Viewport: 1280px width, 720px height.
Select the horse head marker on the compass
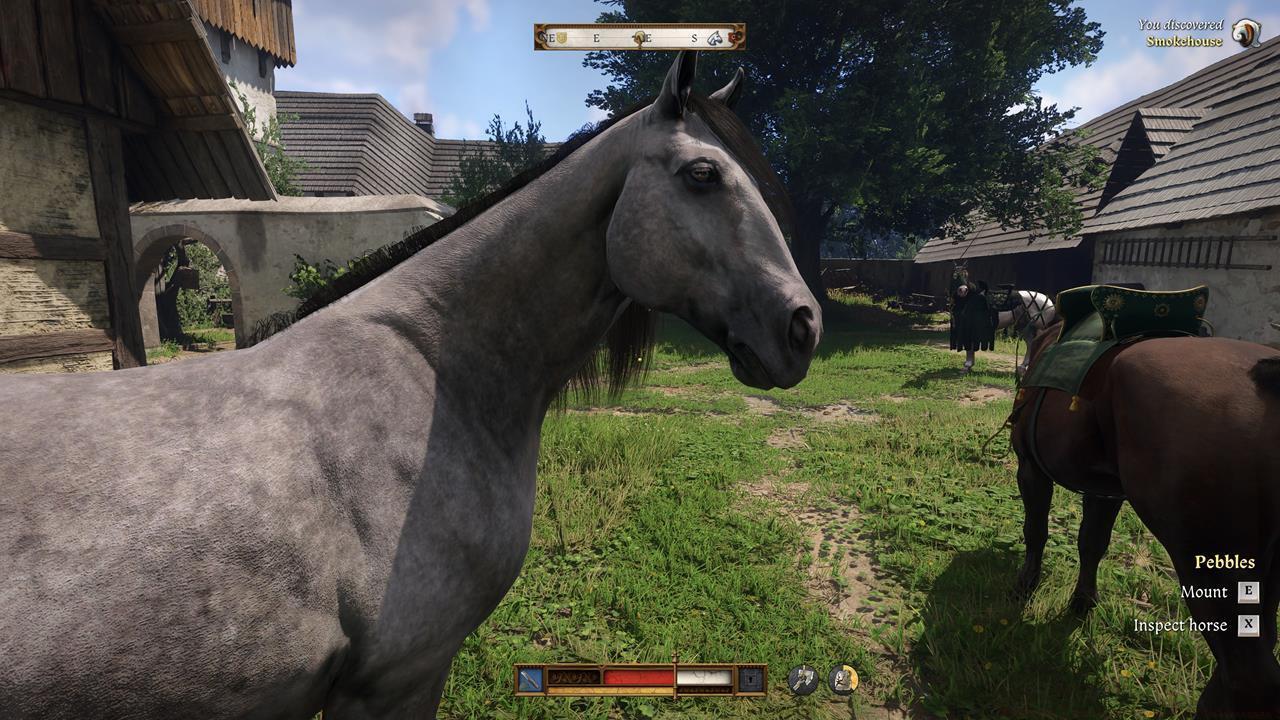[x=713, y=38]
